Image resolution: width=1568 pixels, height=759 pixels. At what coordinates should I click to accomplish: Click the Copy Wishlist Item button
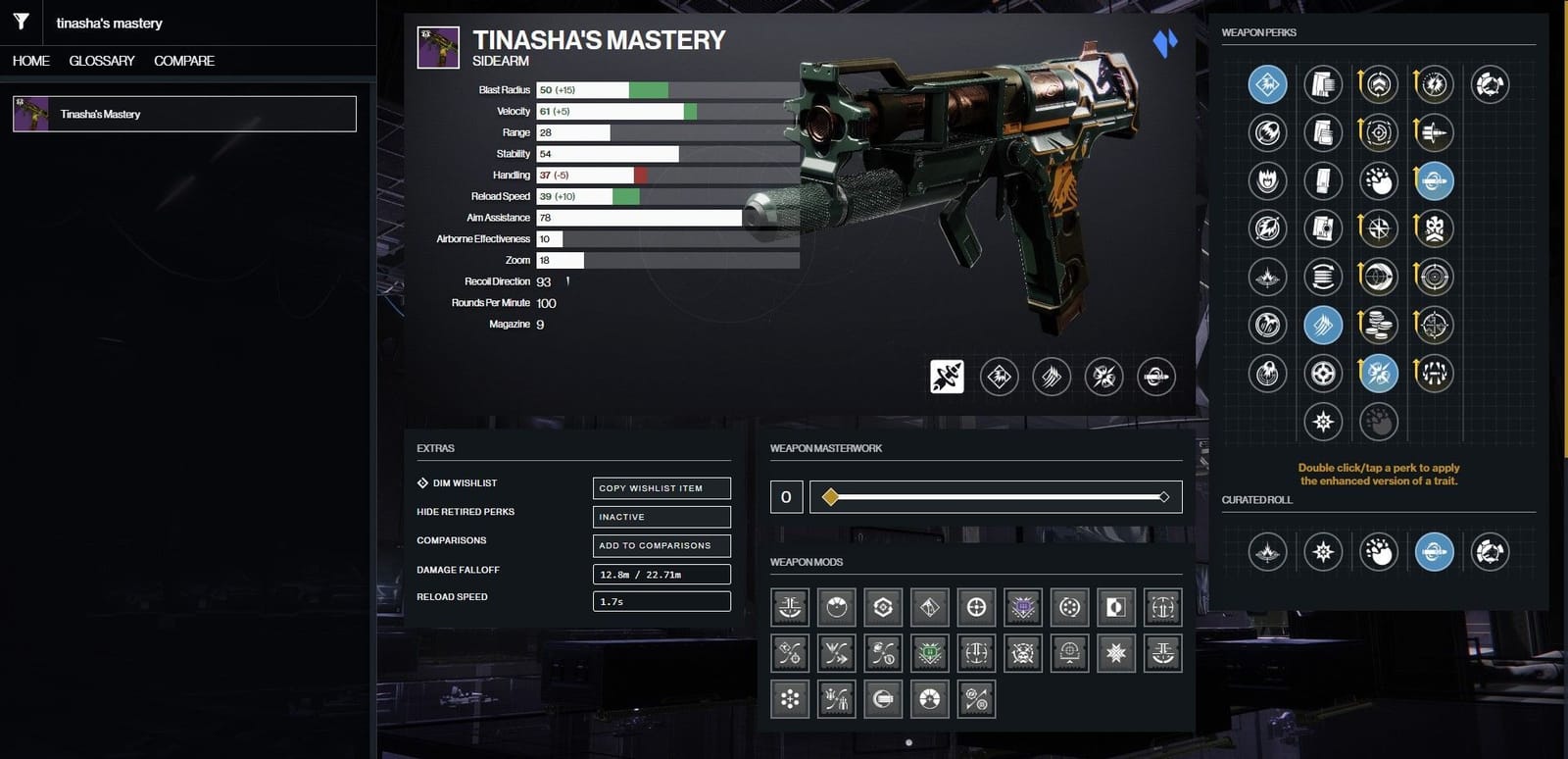point(661,487)
